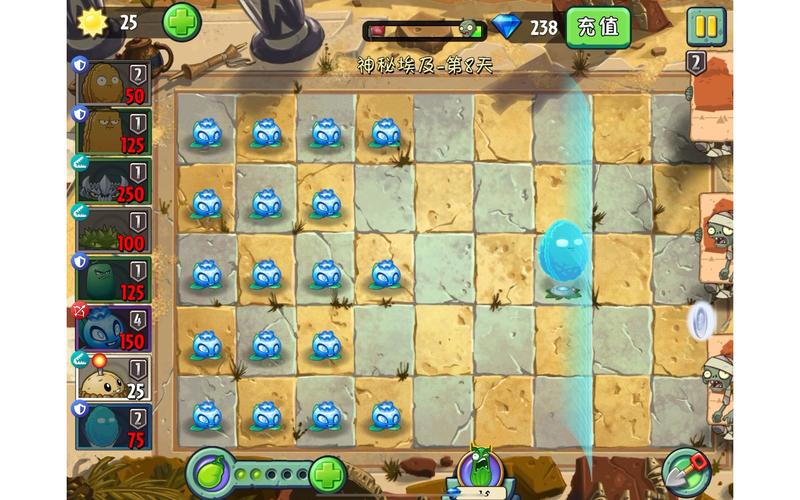The width and height of the screenshot is (800, 500).
Task: Pick up the shovel tool
Action: tap(687, 471)
